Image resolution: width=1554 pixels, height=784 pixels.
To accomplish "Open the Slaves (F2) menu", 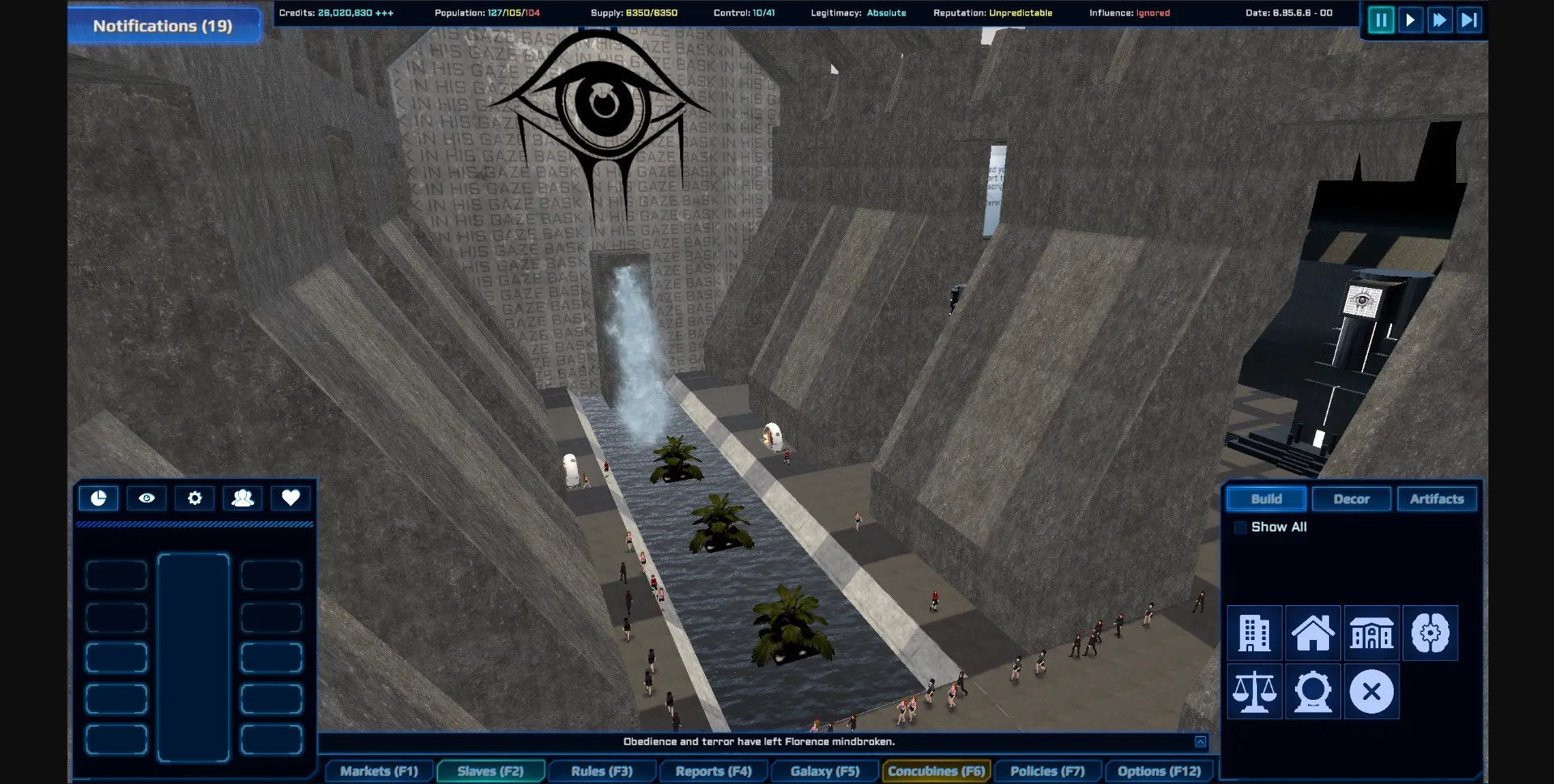I will (490, 771).
